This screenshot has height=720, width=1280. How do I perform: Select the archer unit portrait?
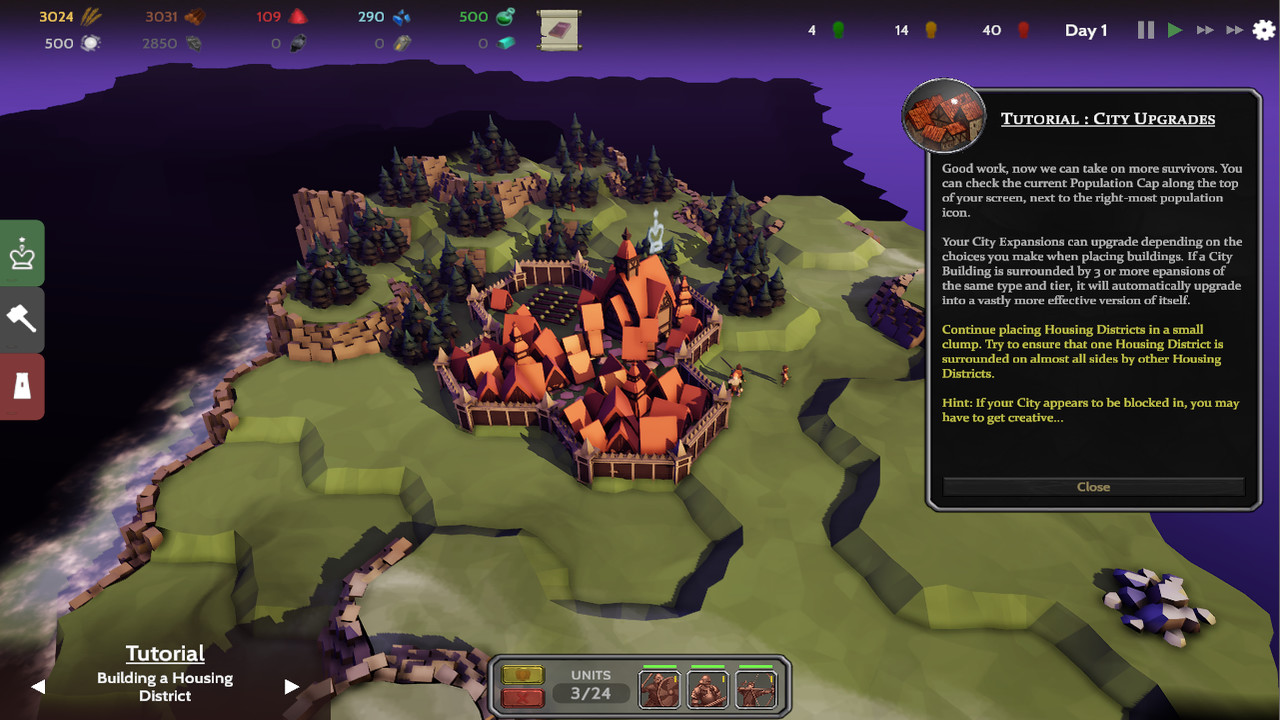point(755,690)
